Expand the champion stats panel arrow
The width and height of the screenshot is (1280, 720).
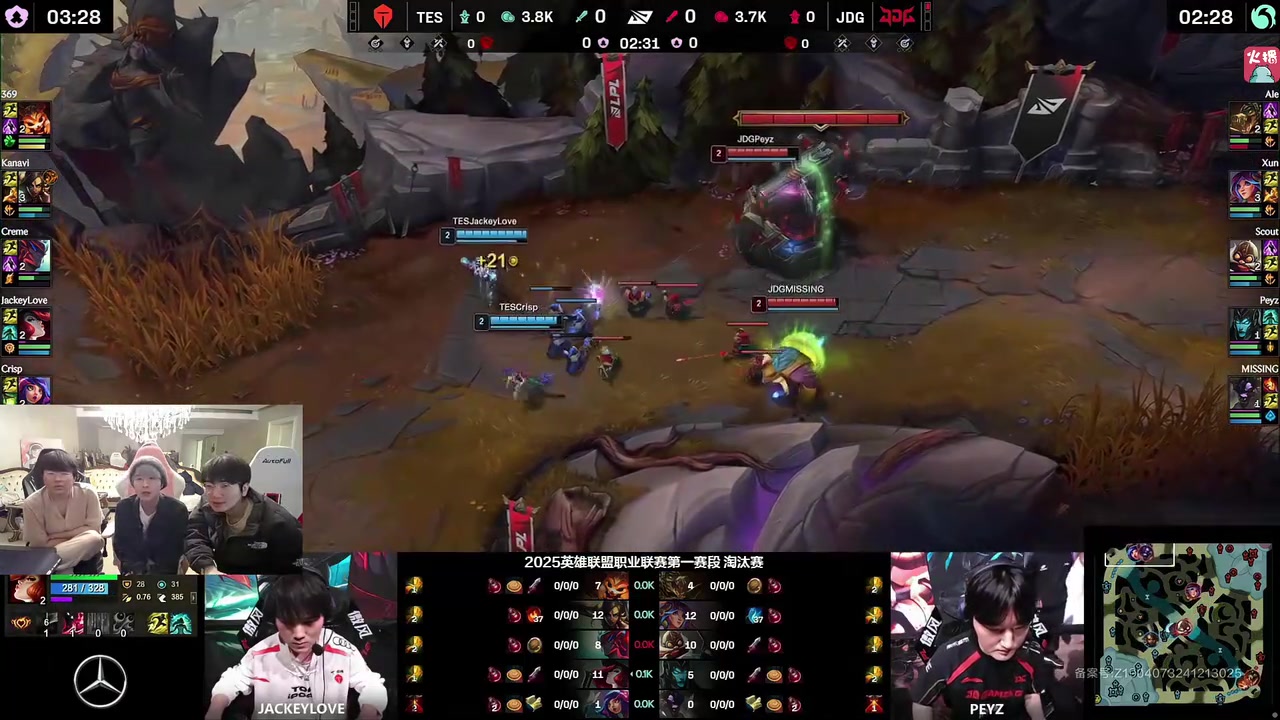click(x=193, y=597)
